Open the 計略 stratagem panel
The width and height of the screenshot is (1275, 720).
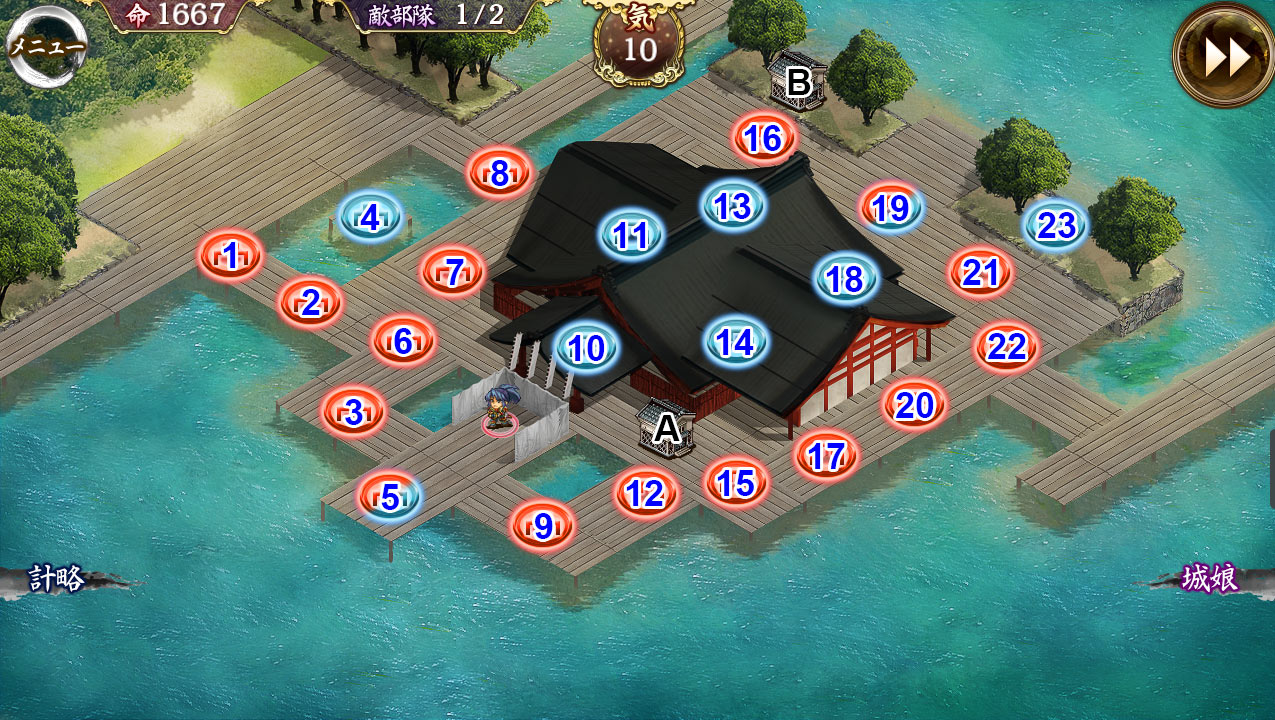(x=57, y=579)
